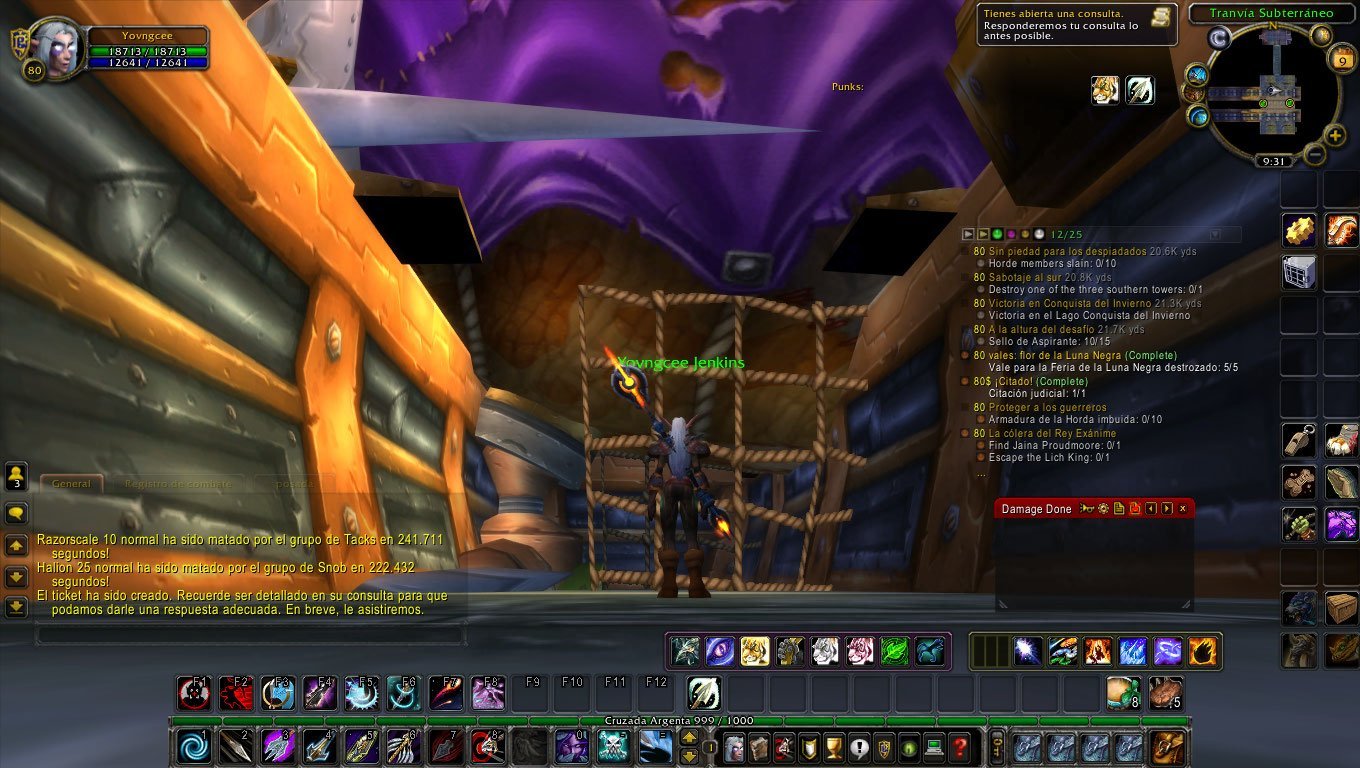This screenshot has height=768, width=1360.
Task: Select the General chat tab
Action: 71,484
